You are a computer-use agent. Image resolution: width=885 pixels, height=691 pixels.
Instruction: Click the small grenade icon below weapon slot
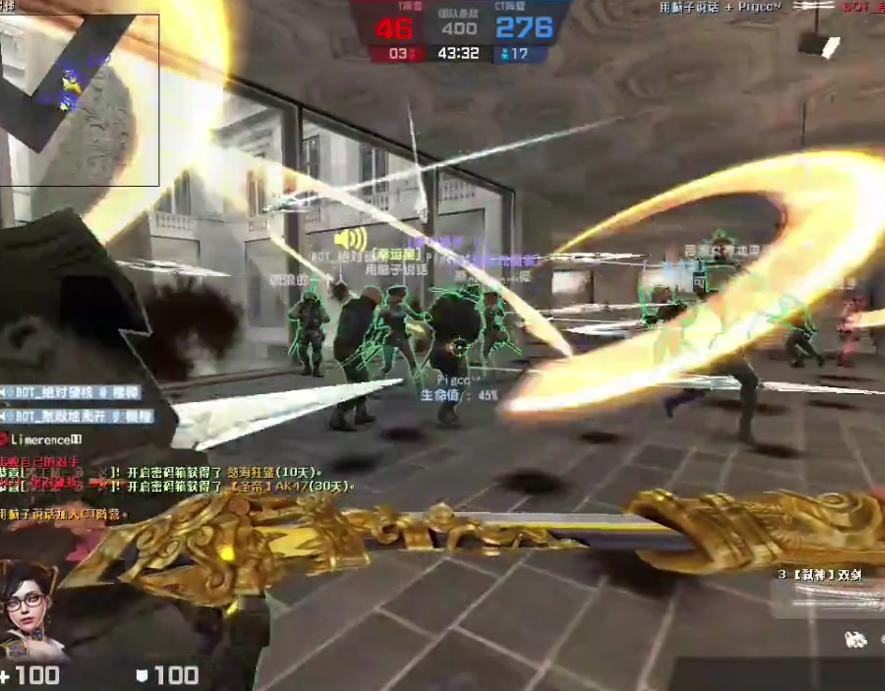[856, 638]
